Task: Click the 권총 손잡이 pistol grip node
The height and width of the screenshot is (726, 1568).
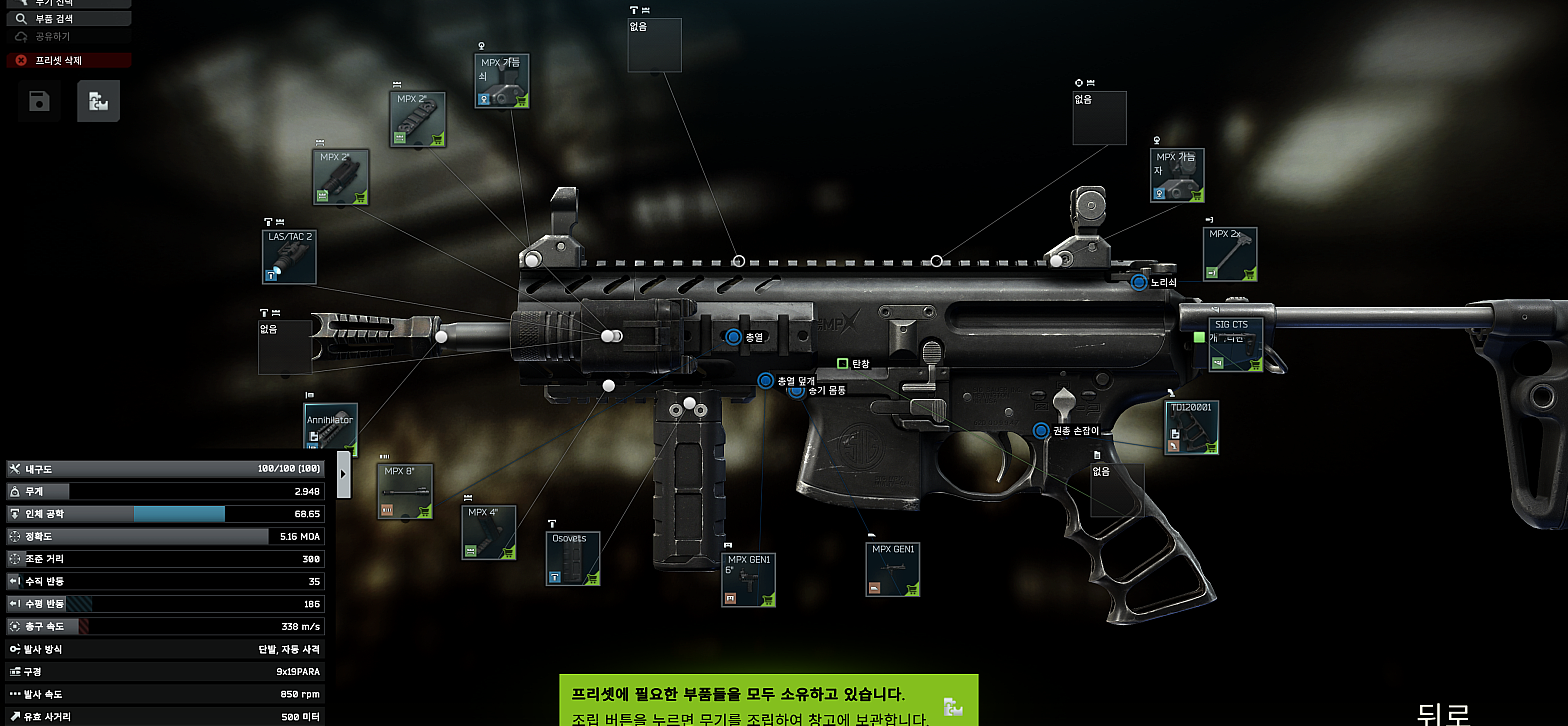Action: 1041,431
